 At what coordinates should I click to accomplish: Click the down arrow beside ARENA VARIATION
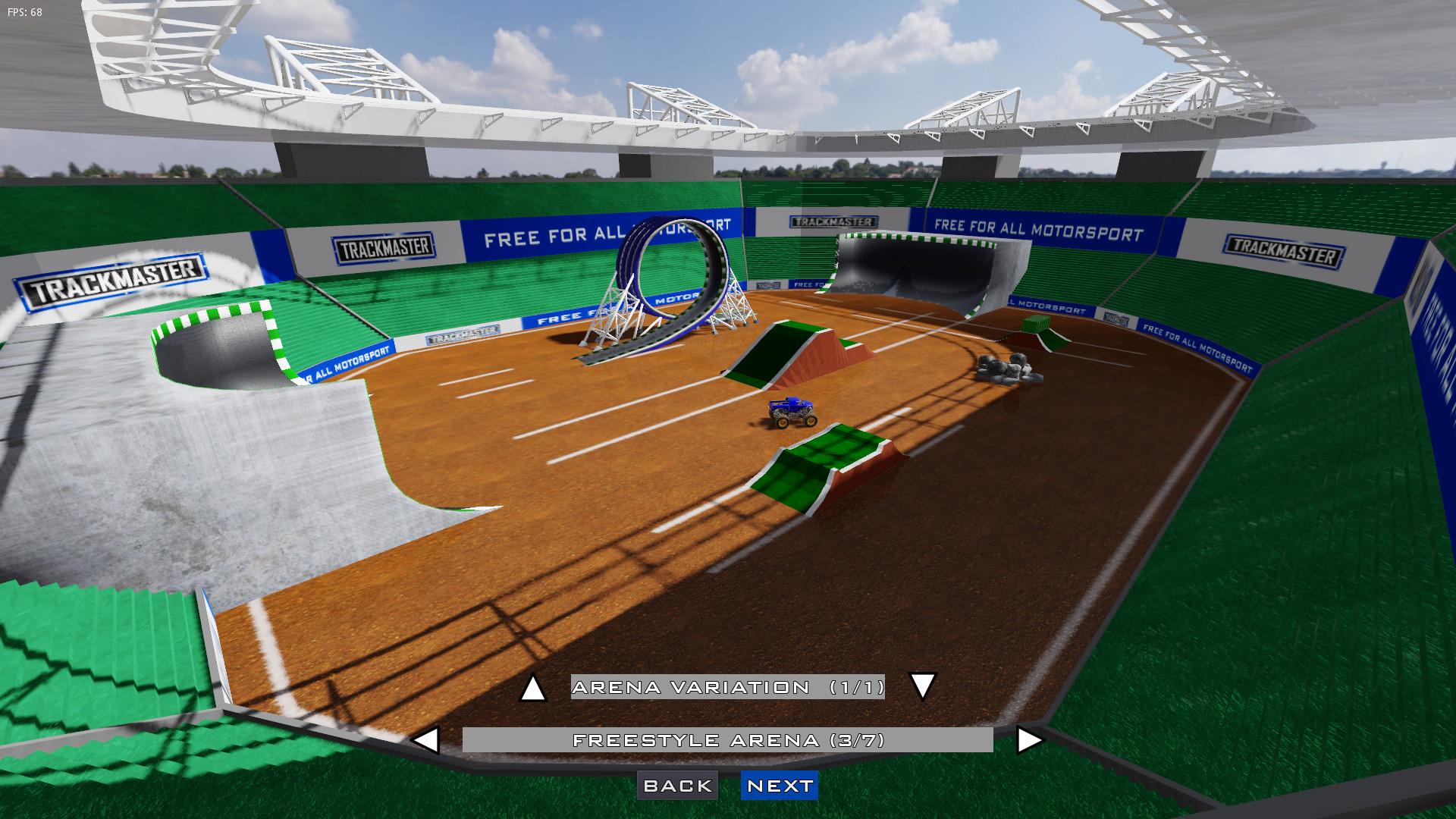pyautogui.click(x=922, y=689)
